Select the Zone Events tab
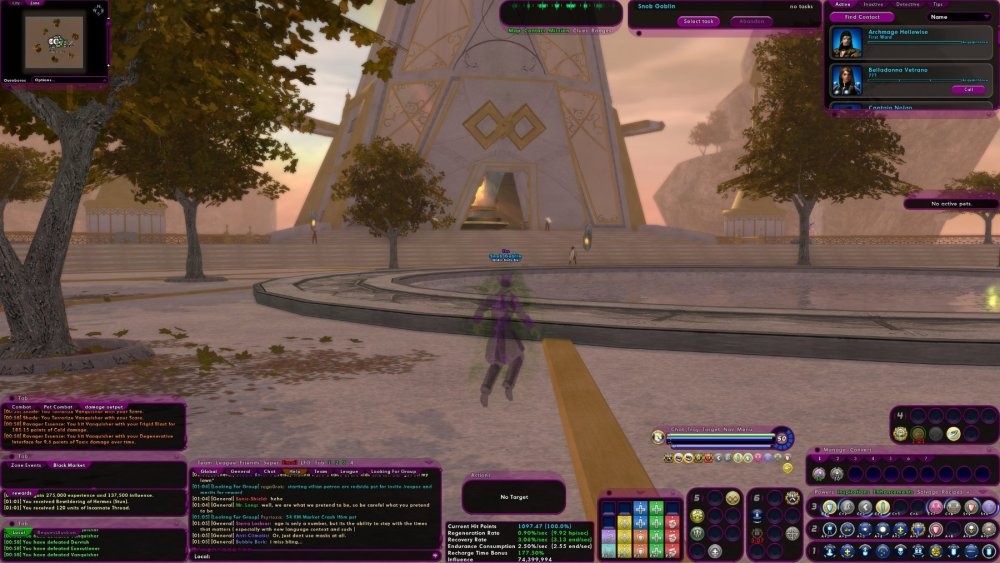 coord(26,465)
